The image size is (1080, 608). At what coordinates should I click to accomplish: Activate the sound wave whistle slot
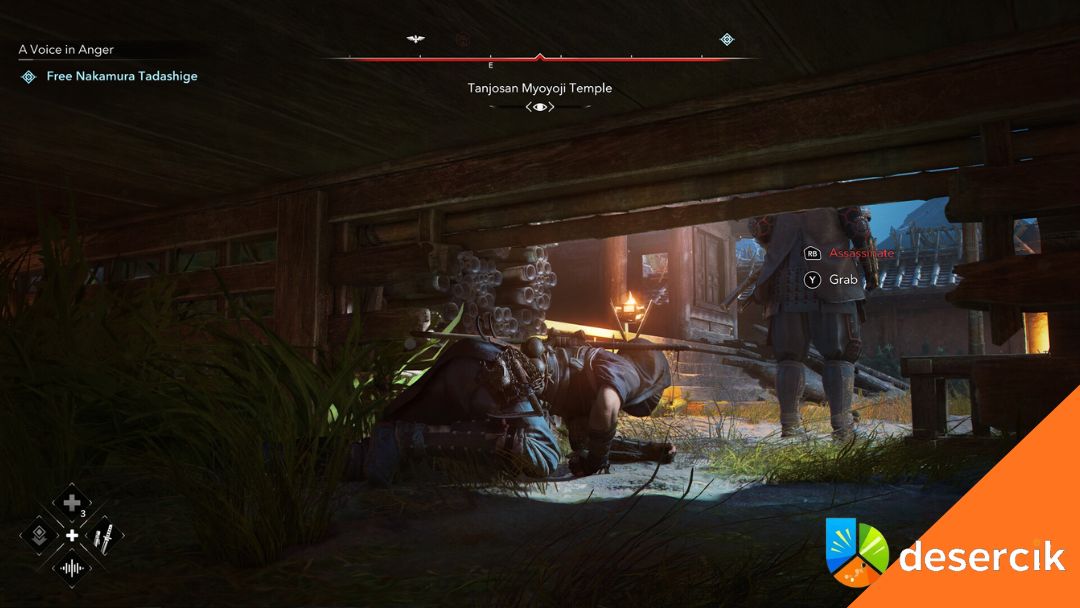point(72,569)
